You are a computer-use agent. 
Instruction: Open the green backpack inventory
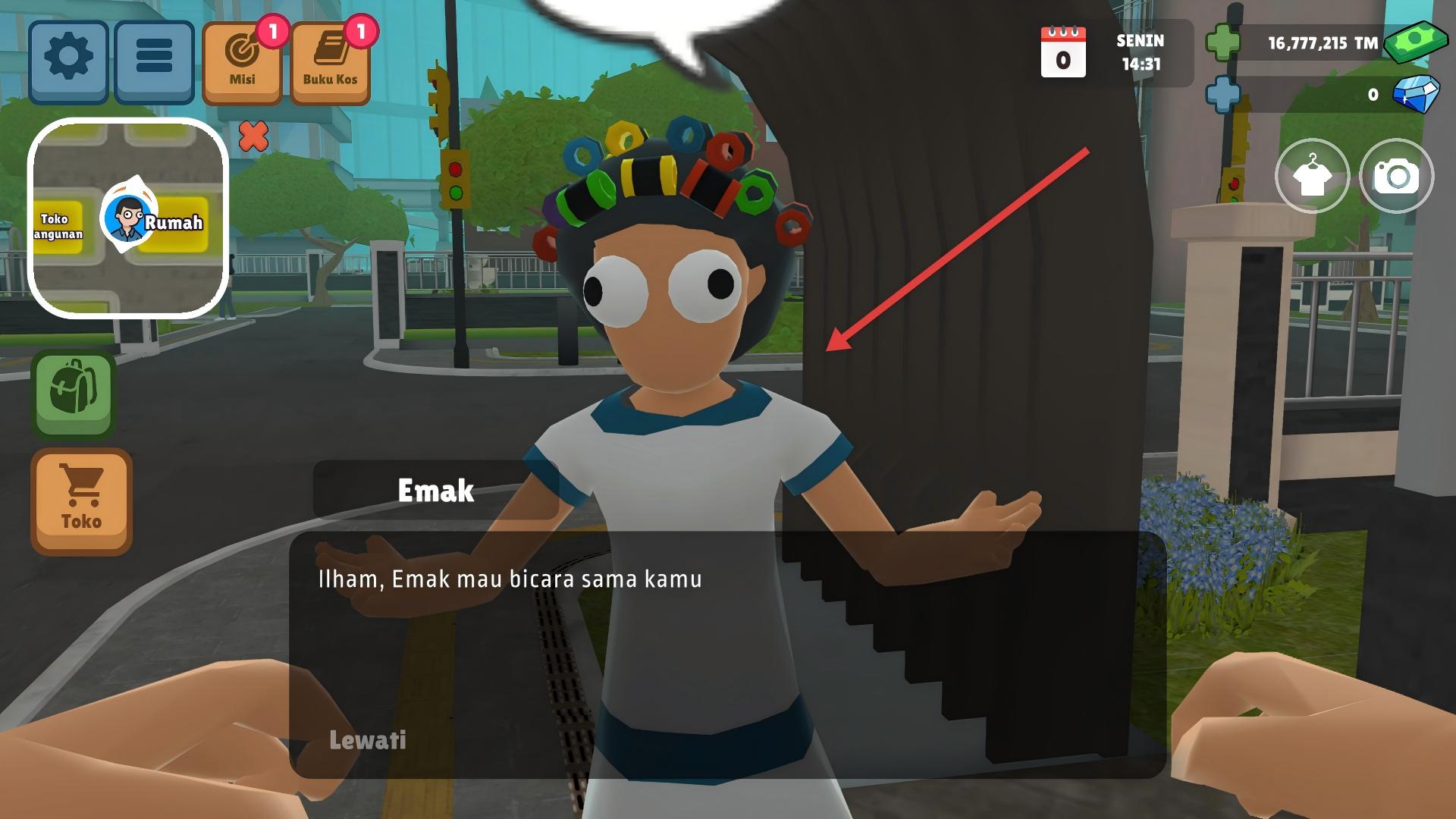click(74, 394)
